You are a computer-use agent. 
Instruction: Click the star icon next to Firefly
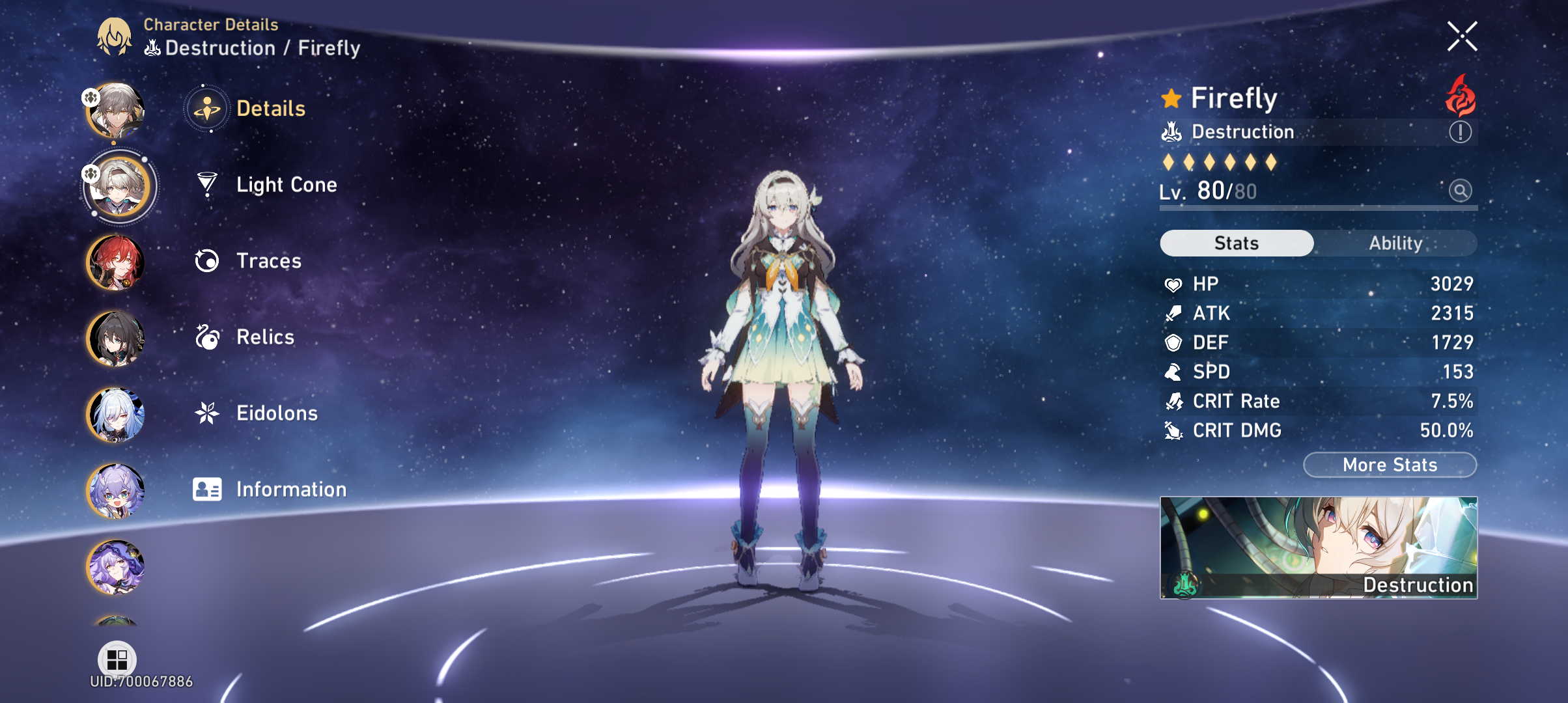click(1171, 98)
